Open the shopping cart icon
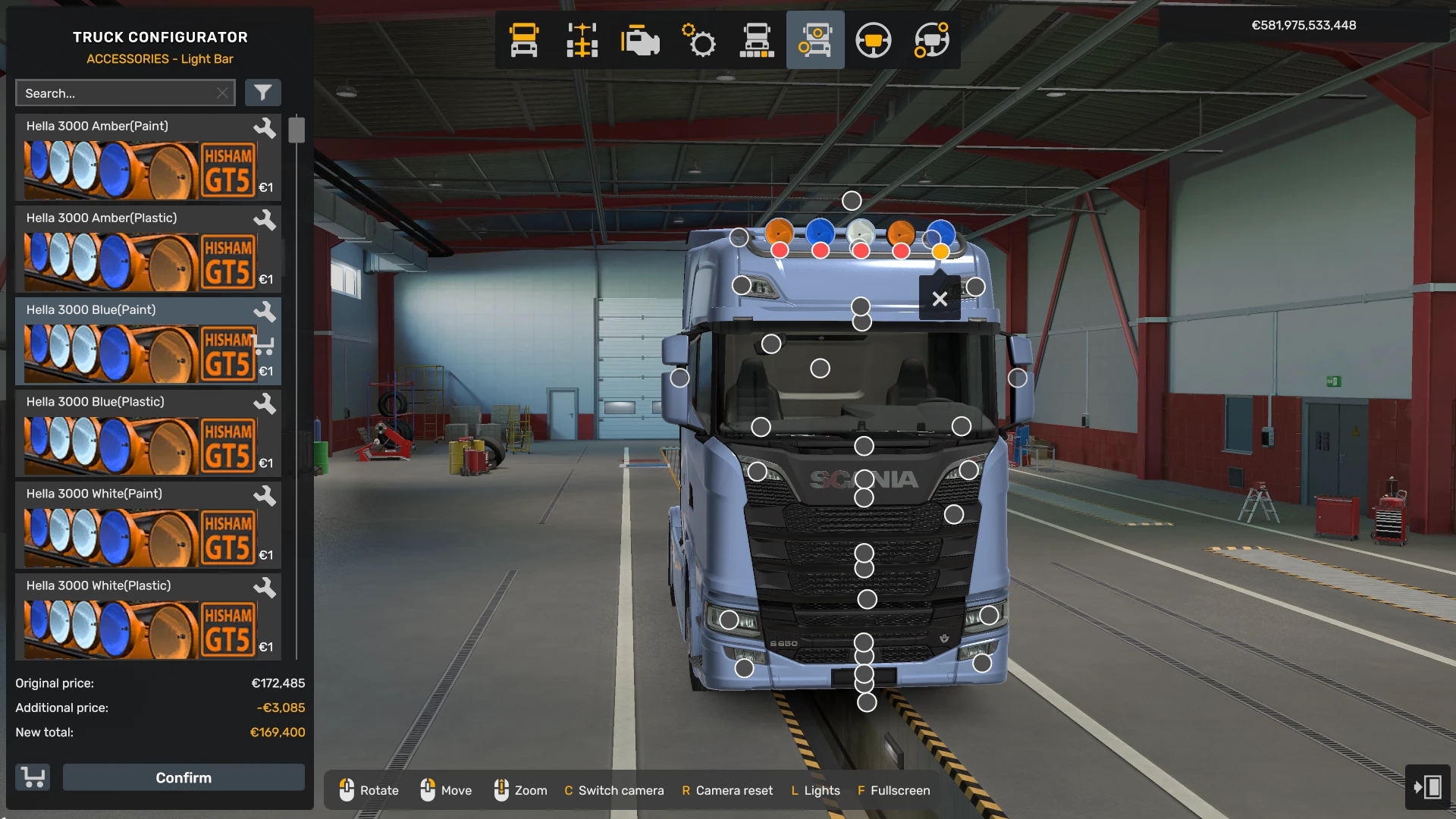This screenshot has width=1456, height=819. click(33, 777)
